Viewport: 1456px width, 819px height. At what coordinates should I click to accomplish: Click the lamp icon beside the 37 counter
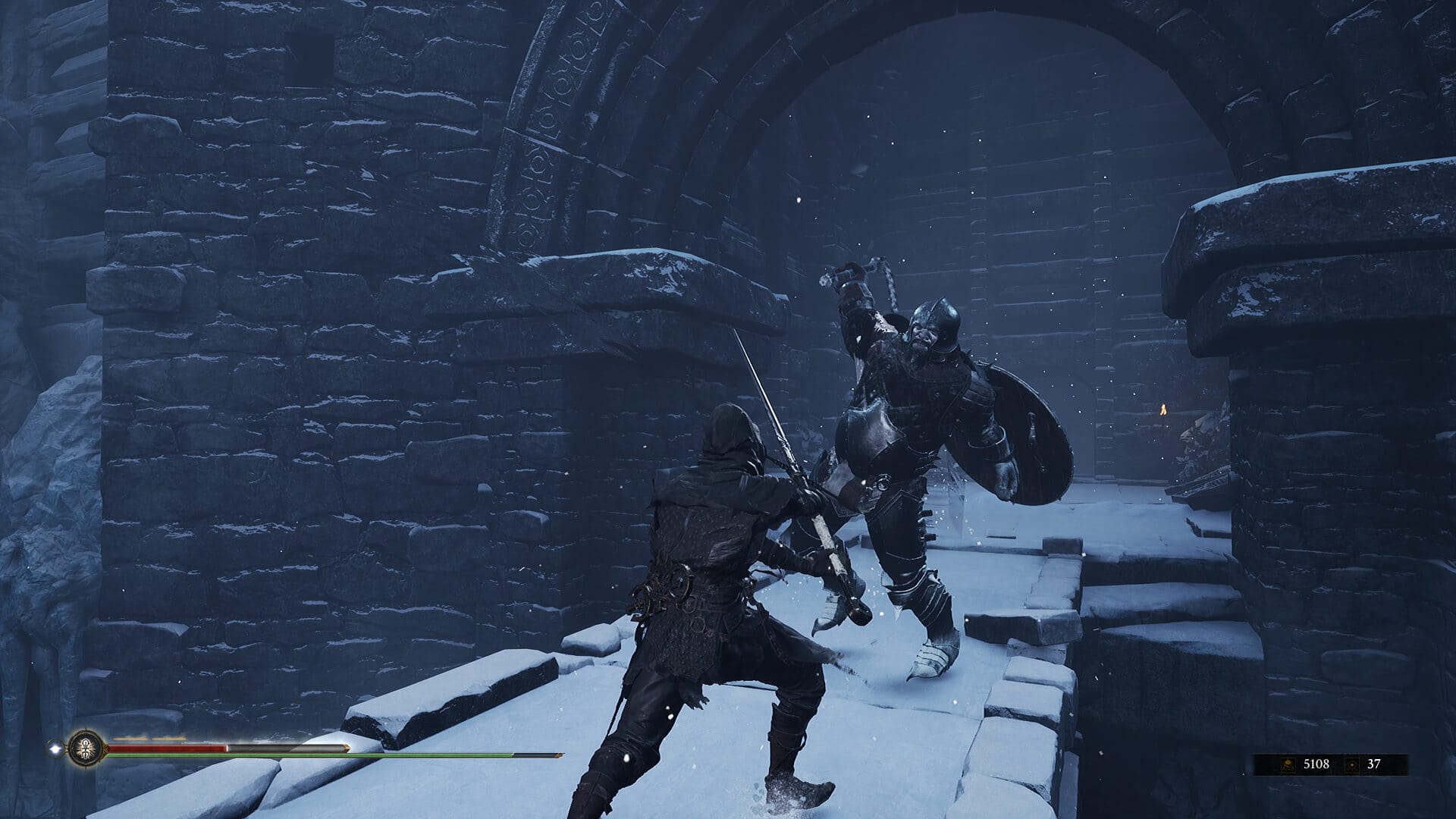(1352, 764)
